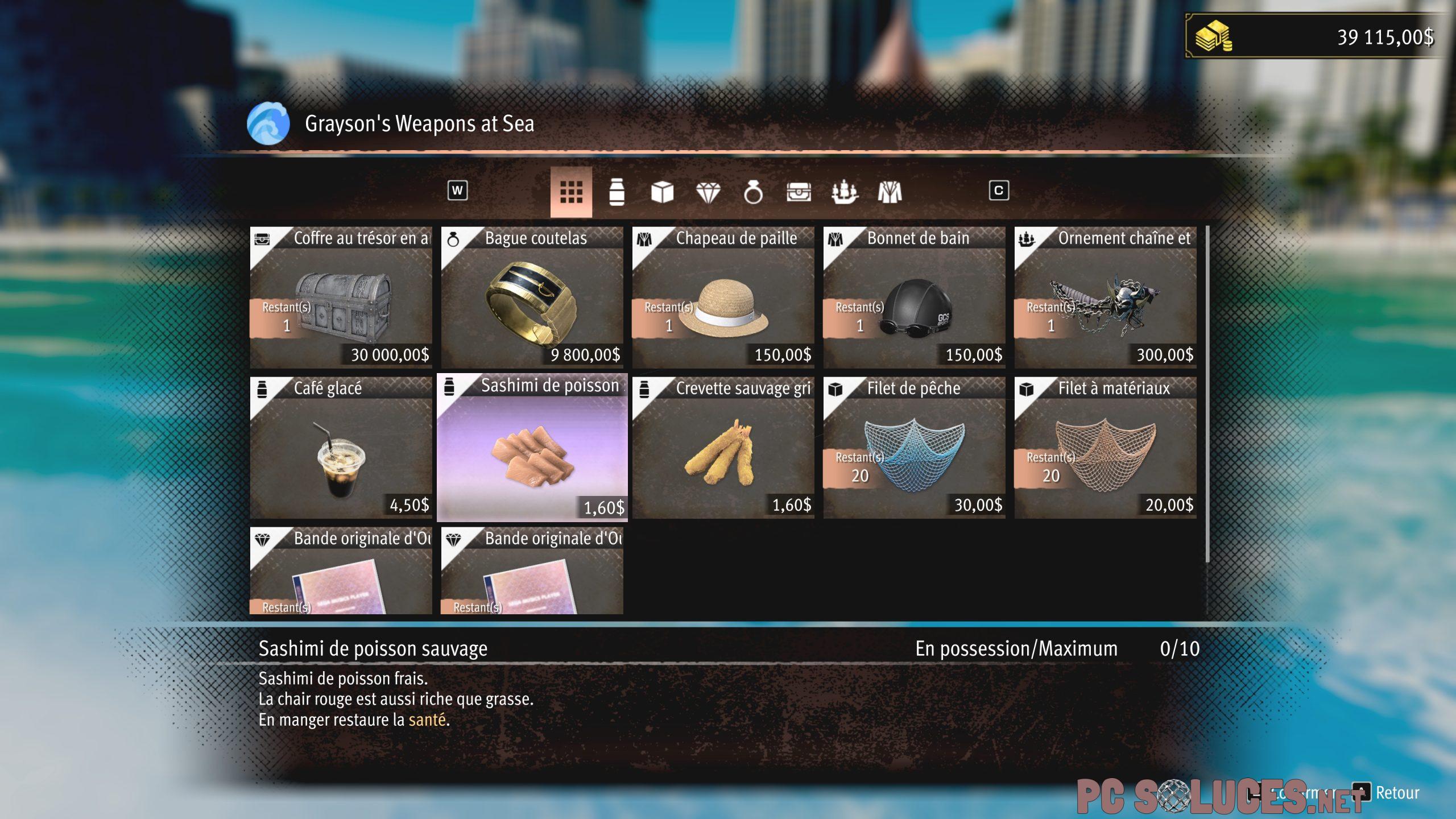Select the Coffre au trésor silver chest item
The height and width of the screenshot is (819, 1456).
click(x=341, y=298)
